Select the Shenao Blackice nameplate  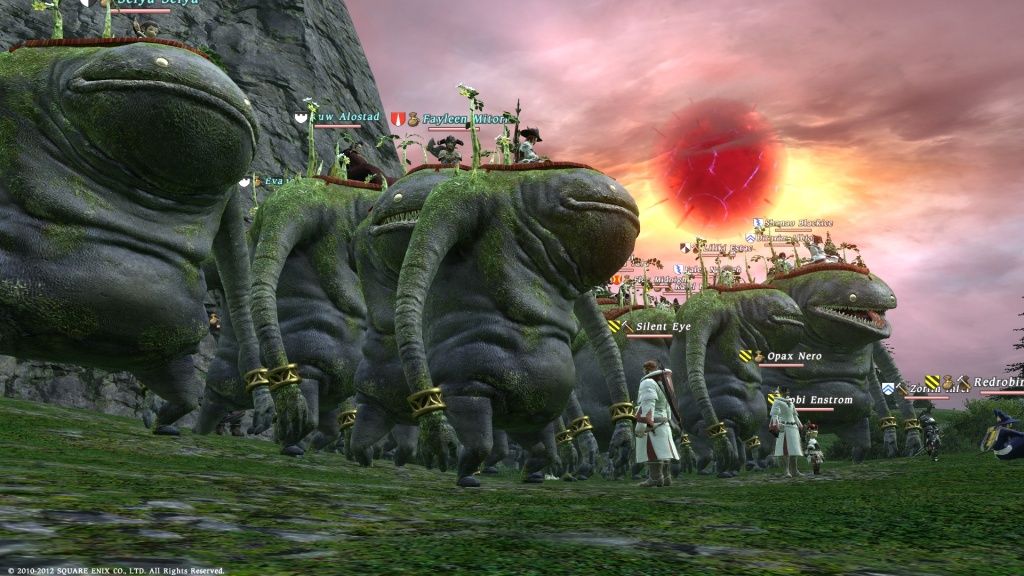point(798,223)
